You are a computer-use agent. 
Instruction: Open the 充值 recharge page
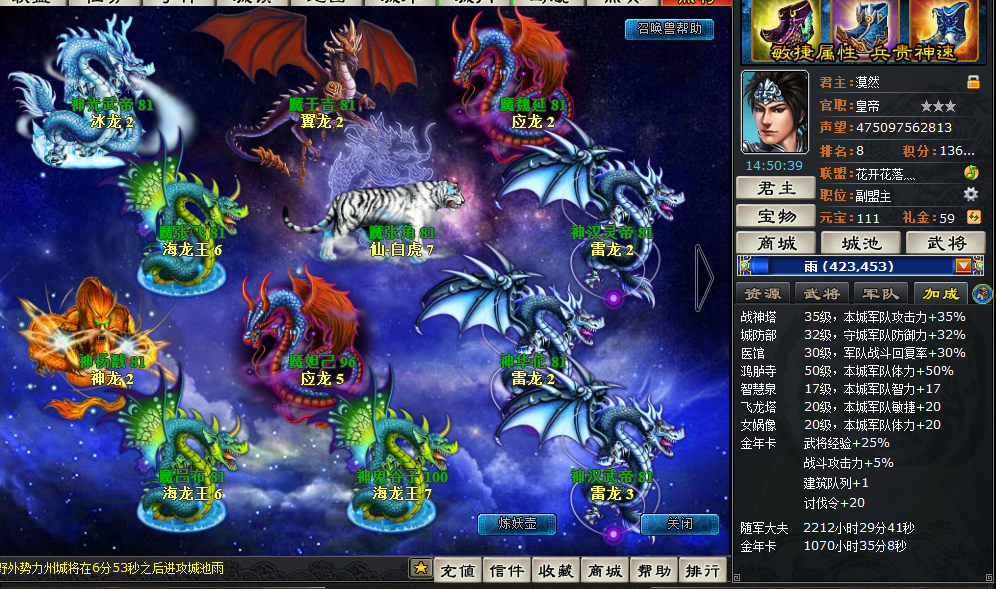457,570
